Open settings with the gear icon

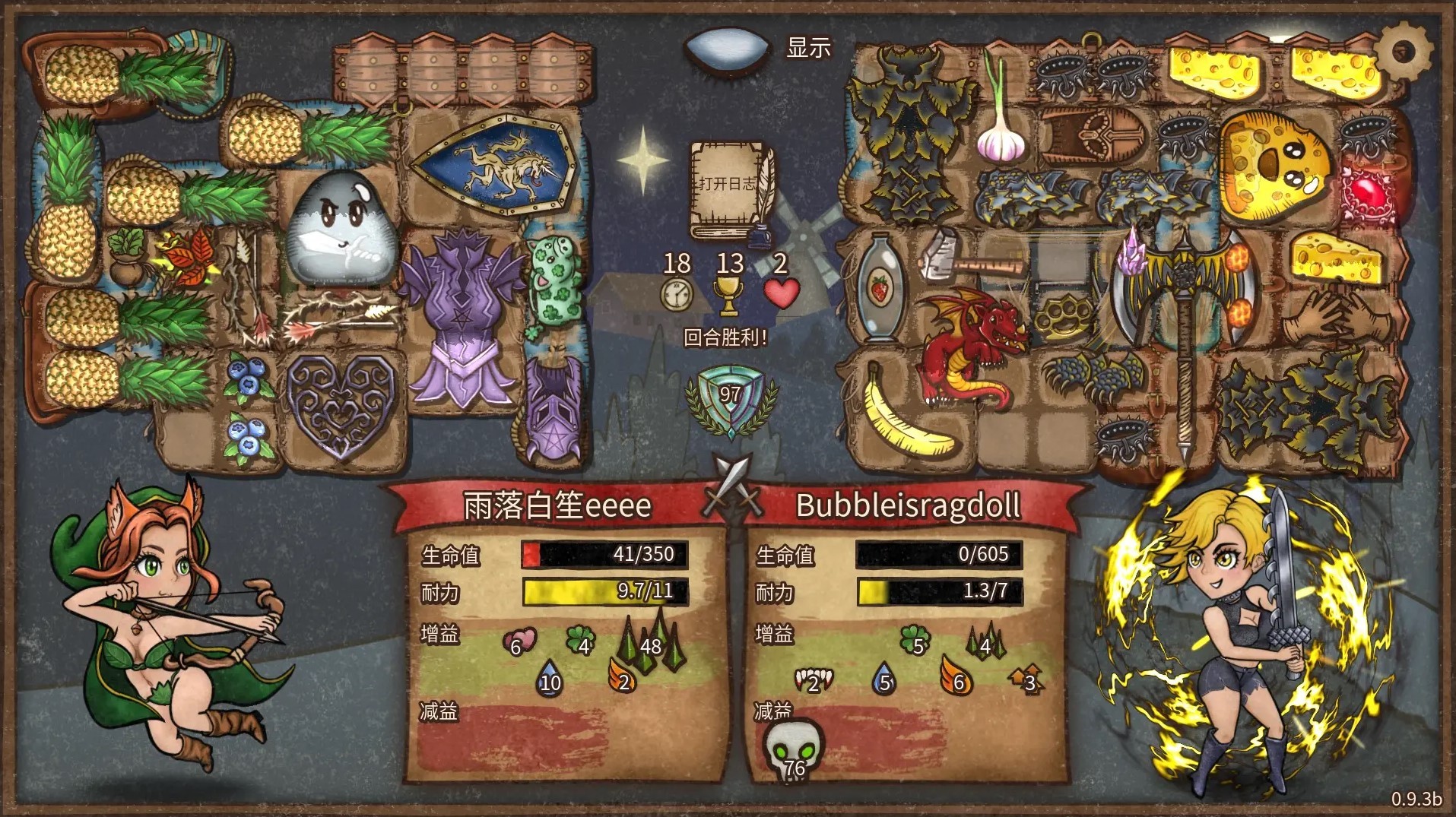pos(1404,52)
